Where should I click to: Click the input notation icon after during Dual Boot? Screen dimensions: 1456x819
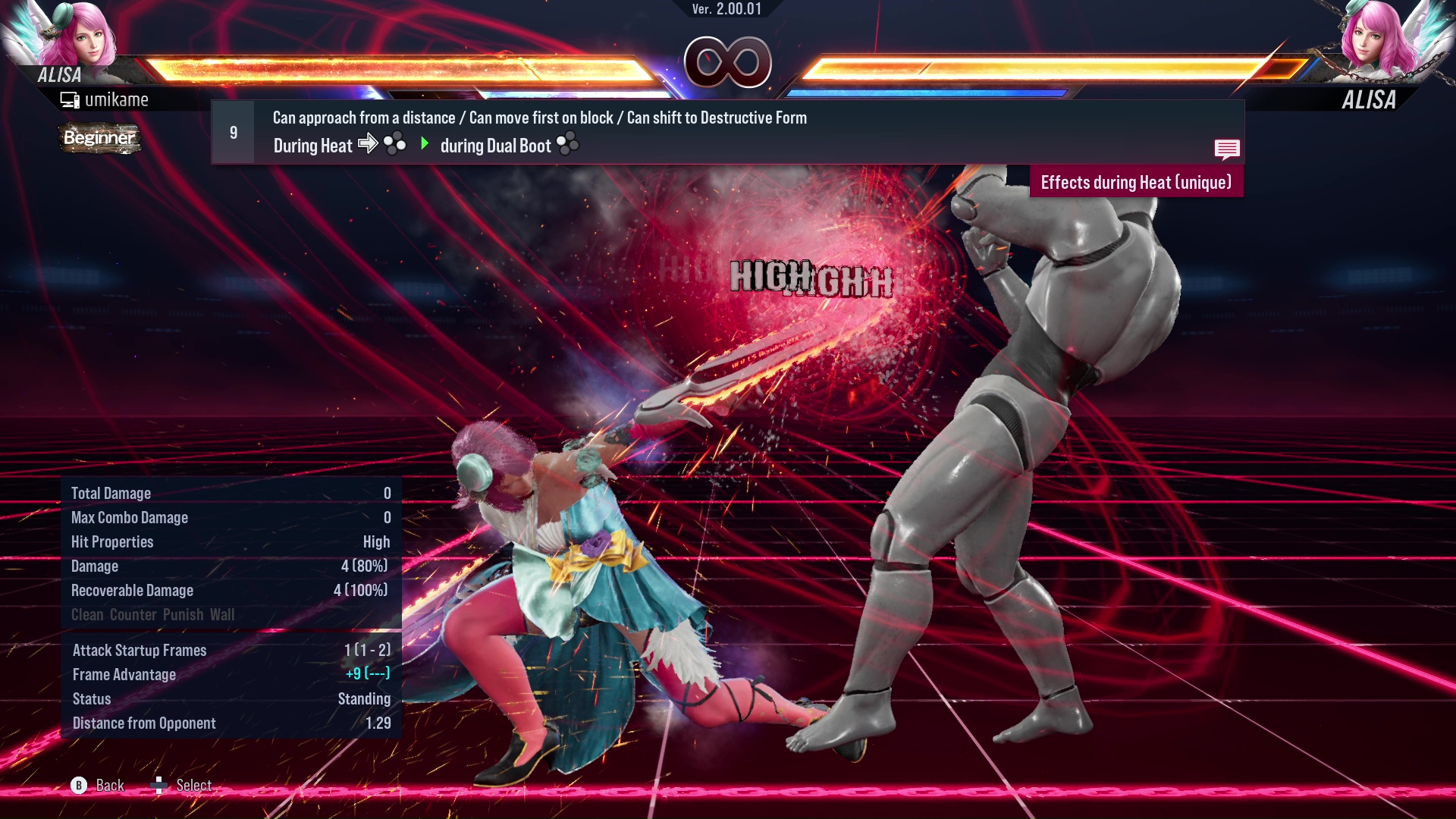567,144
